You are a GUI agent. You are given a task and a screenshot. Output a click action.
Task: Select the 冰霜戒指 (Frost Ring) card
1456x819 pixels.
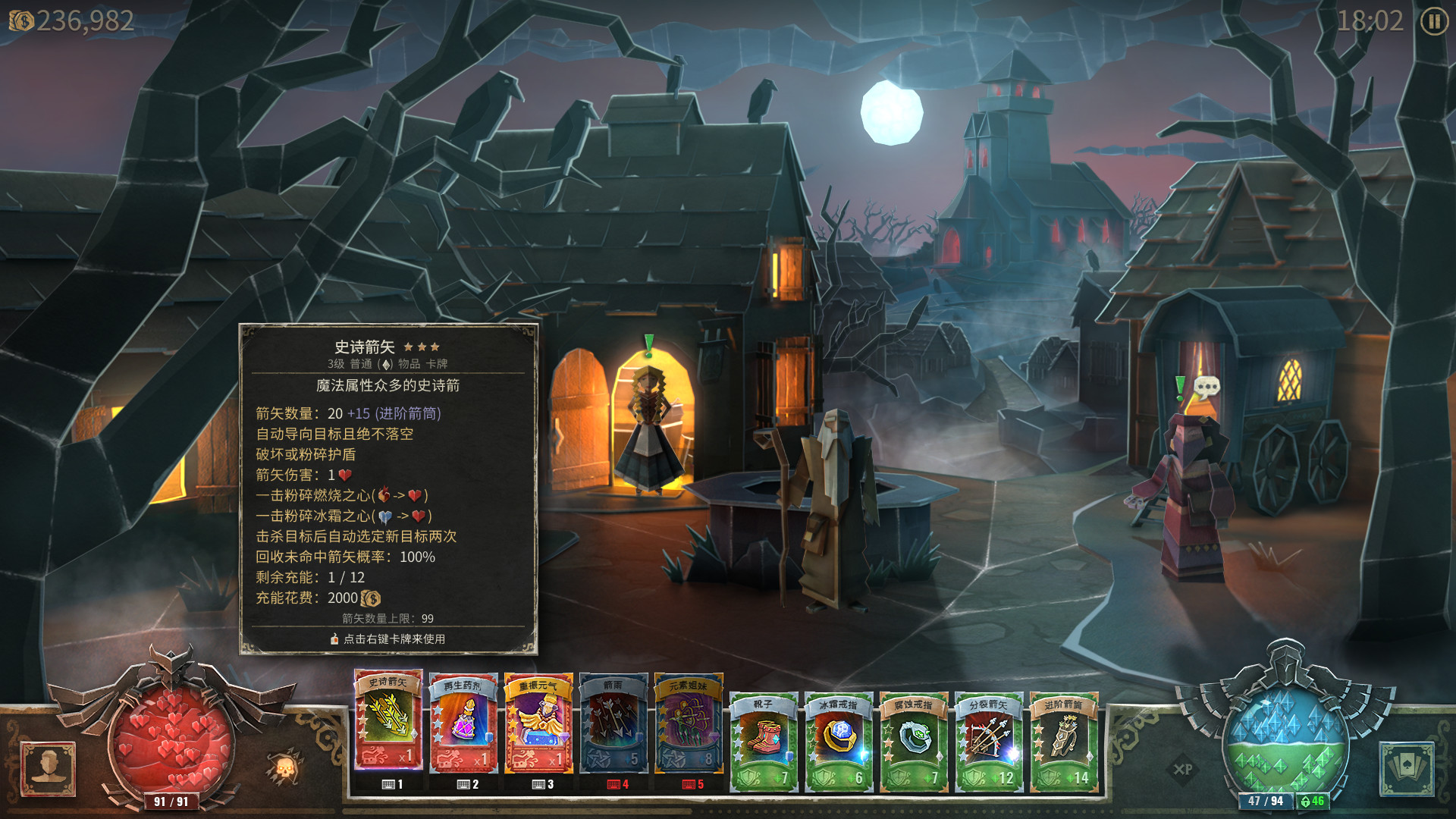pos(839,736)
